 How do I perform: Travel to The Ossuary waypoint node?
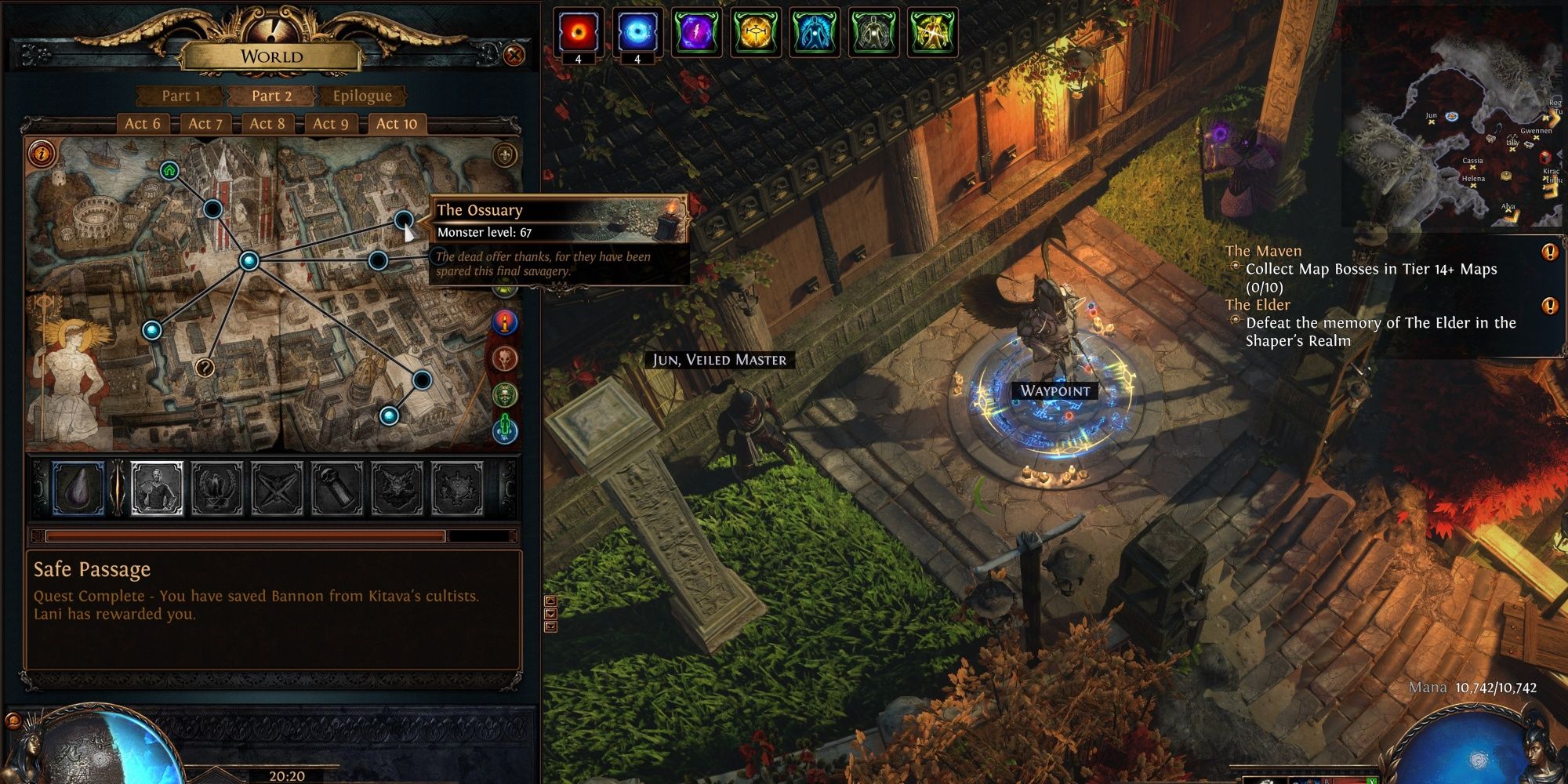(404, 220)
